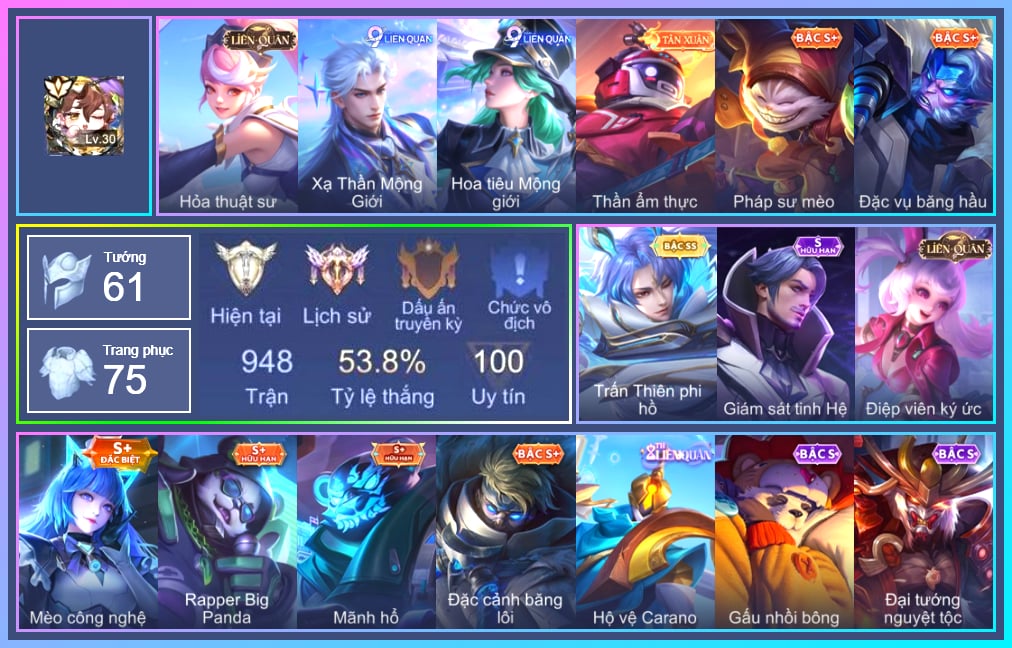
Task: Choose the Mãnh hổ skin card
Action: tap(366, 530)
